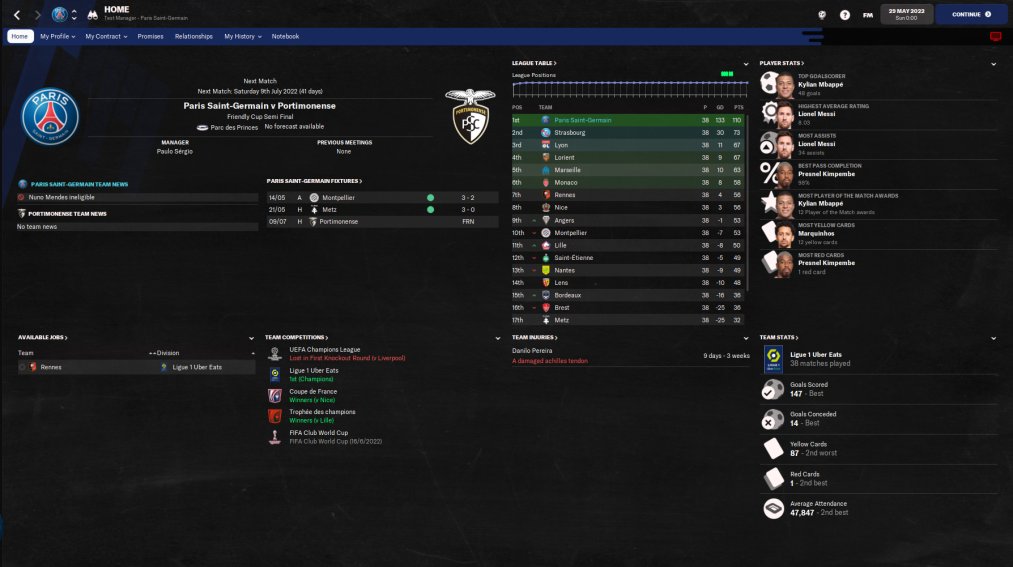The height and width of the screenshot is (567, 1013).
Task: Open the Player Stats panel header
Action: [780, 63]
